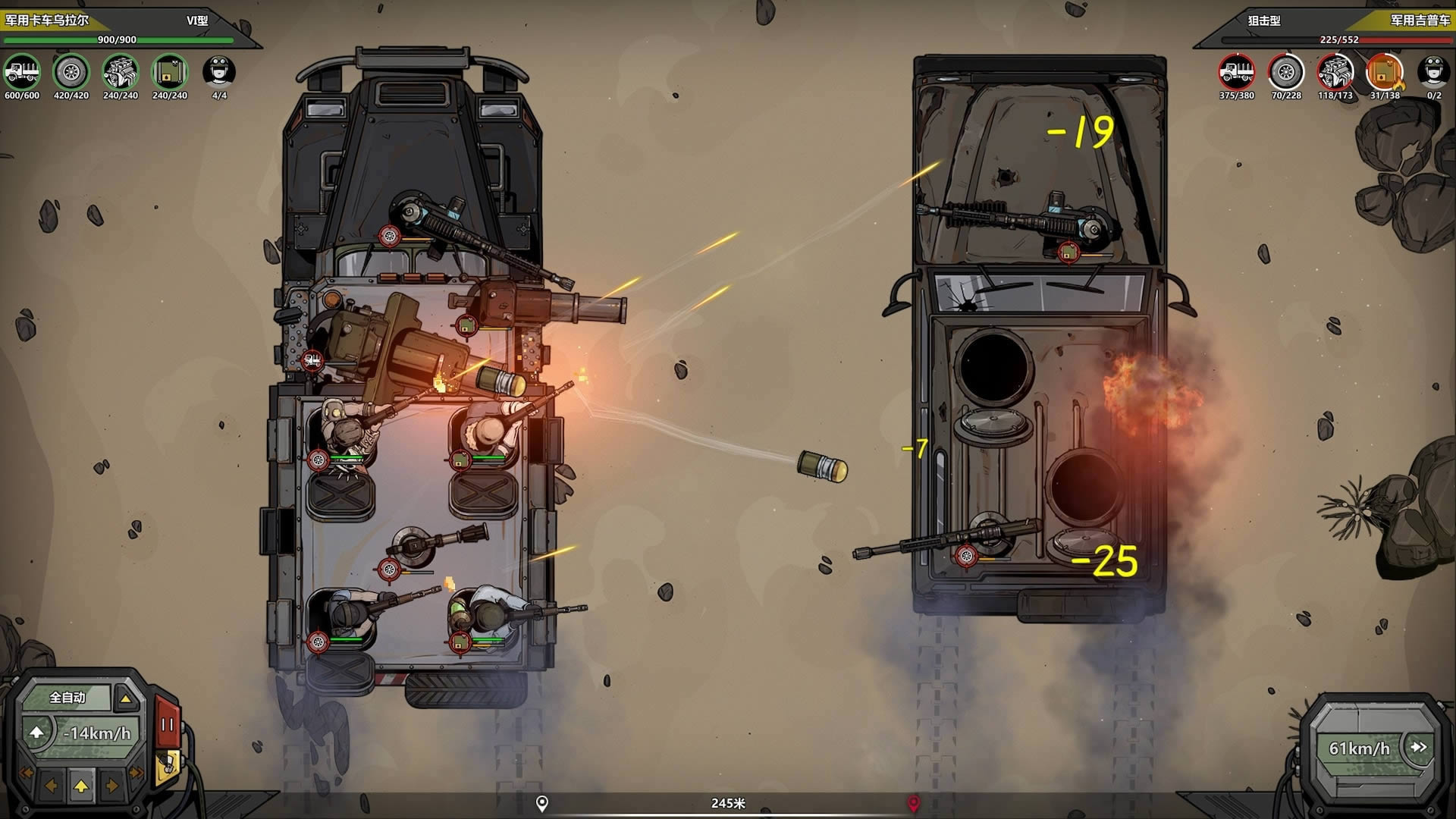1456x819 pixels.
Task: Click the white up arrow beside -14km/h
Action: (x=36, y=733)
